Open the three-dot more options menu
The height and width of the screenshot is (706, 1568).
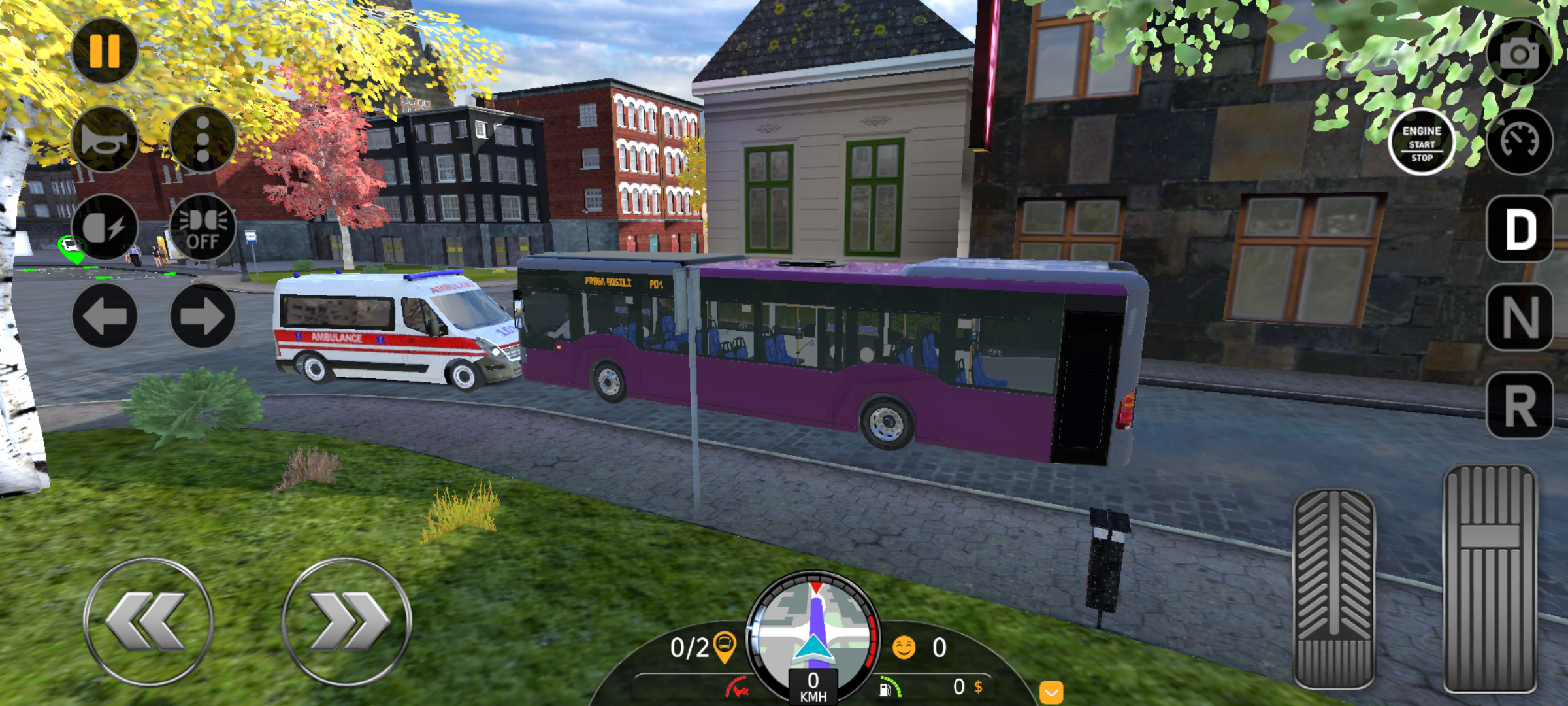tap(203, 139)
